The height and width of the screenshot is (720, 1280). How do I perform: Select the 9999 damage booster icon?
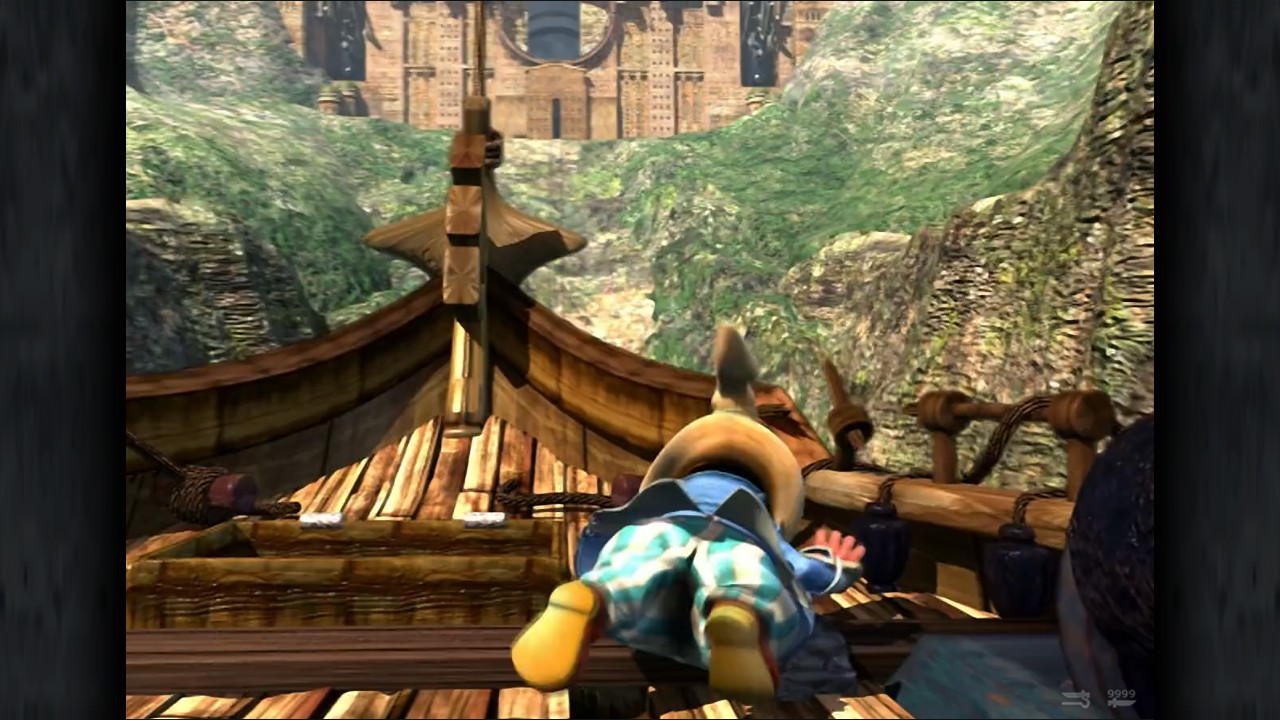pos(1120,698)
